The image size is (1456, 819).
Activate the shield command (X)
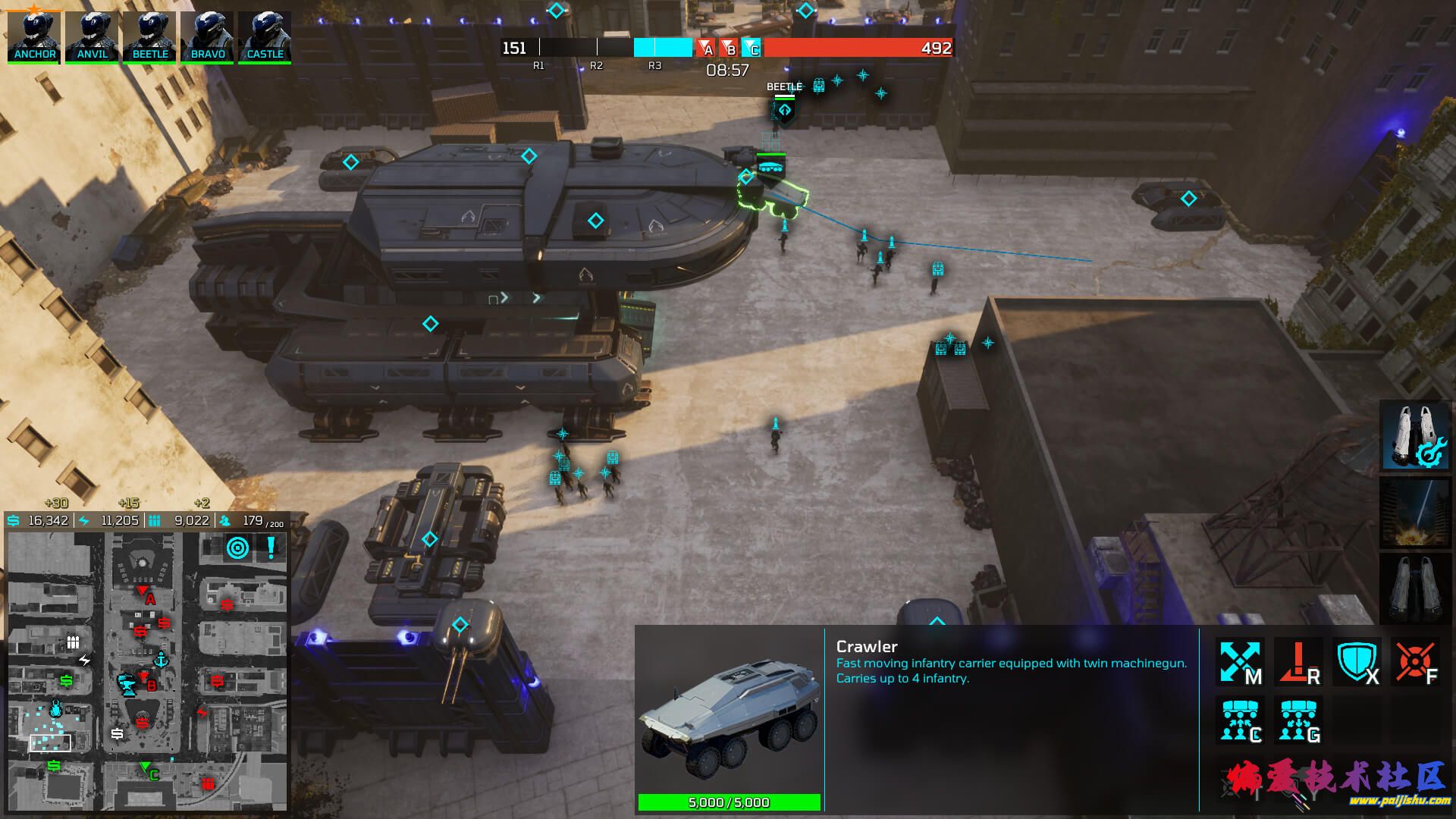pyautogui.click(x=1357, y=662)
